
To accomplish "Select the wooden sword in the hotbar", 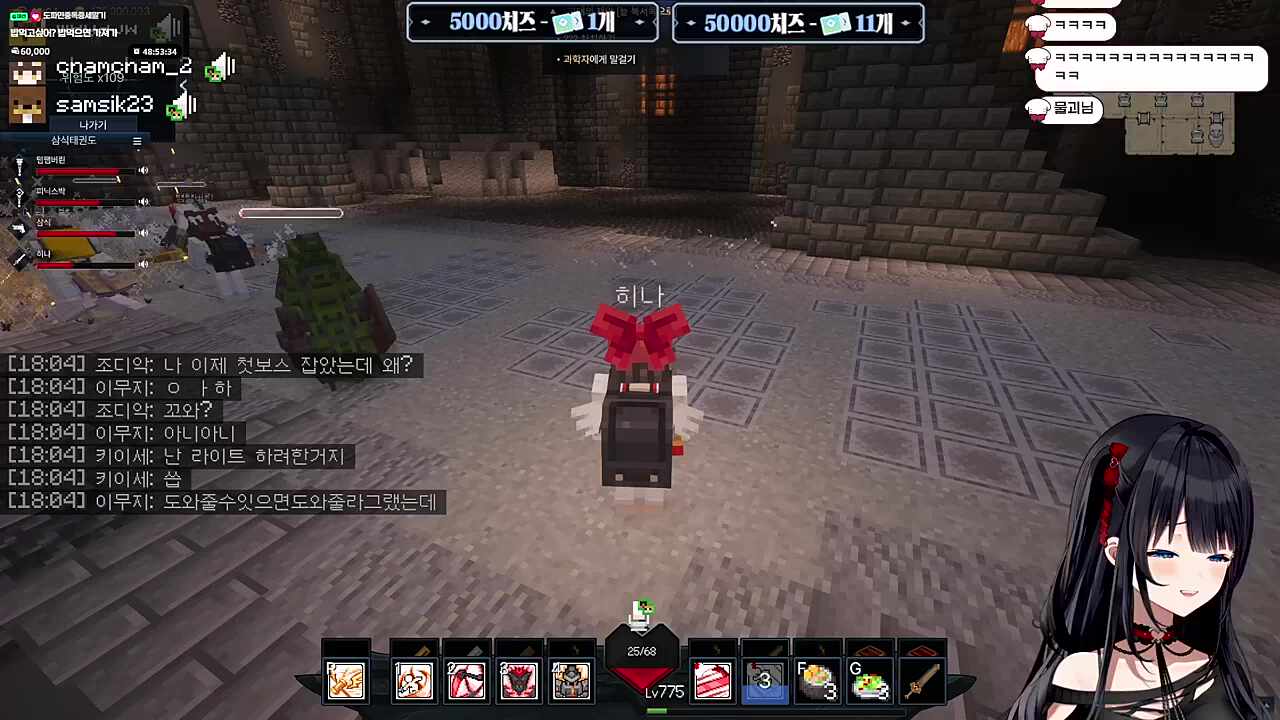I will 922,680.
